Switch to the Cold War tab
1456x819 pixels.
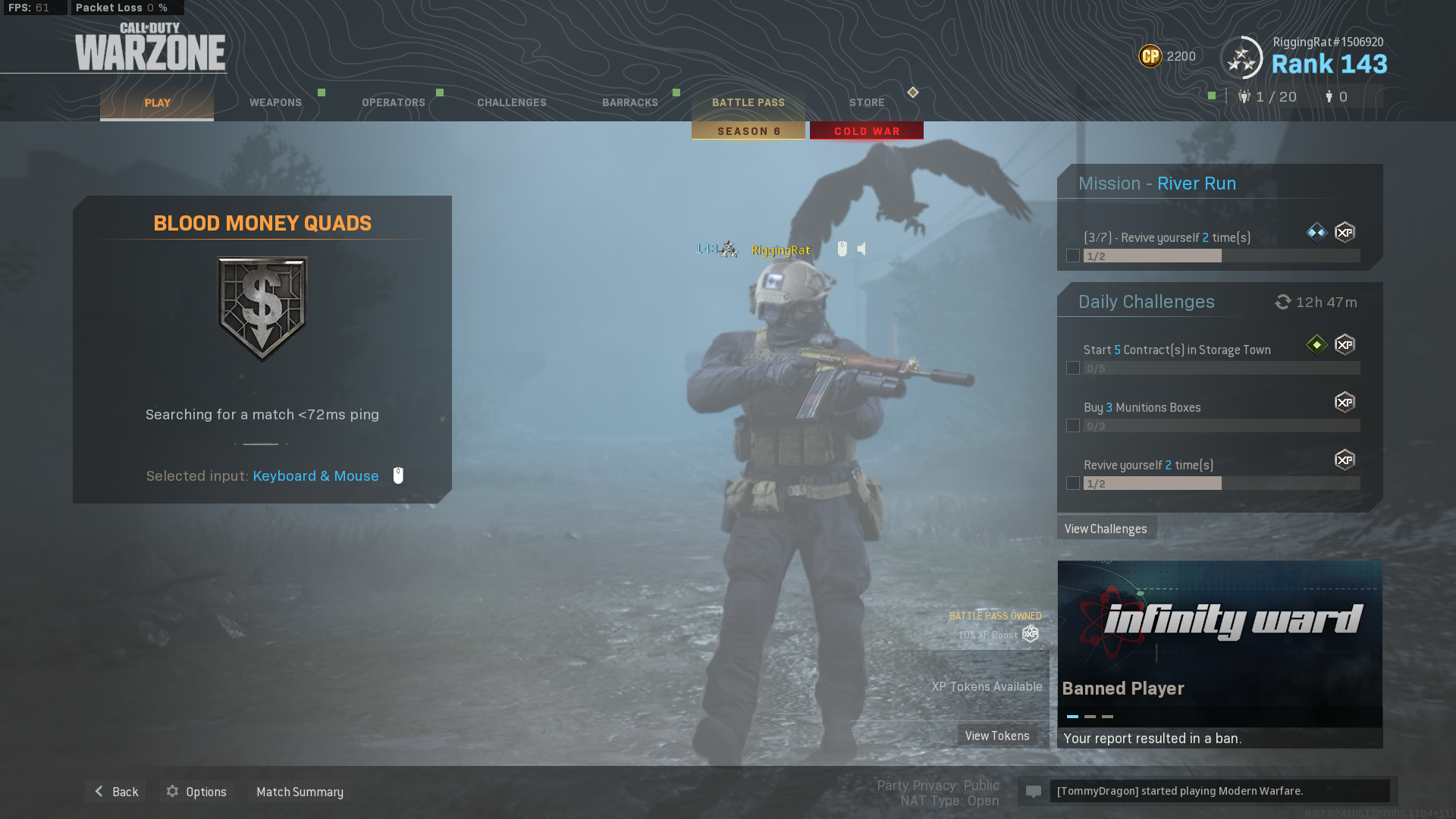point(866,130)
